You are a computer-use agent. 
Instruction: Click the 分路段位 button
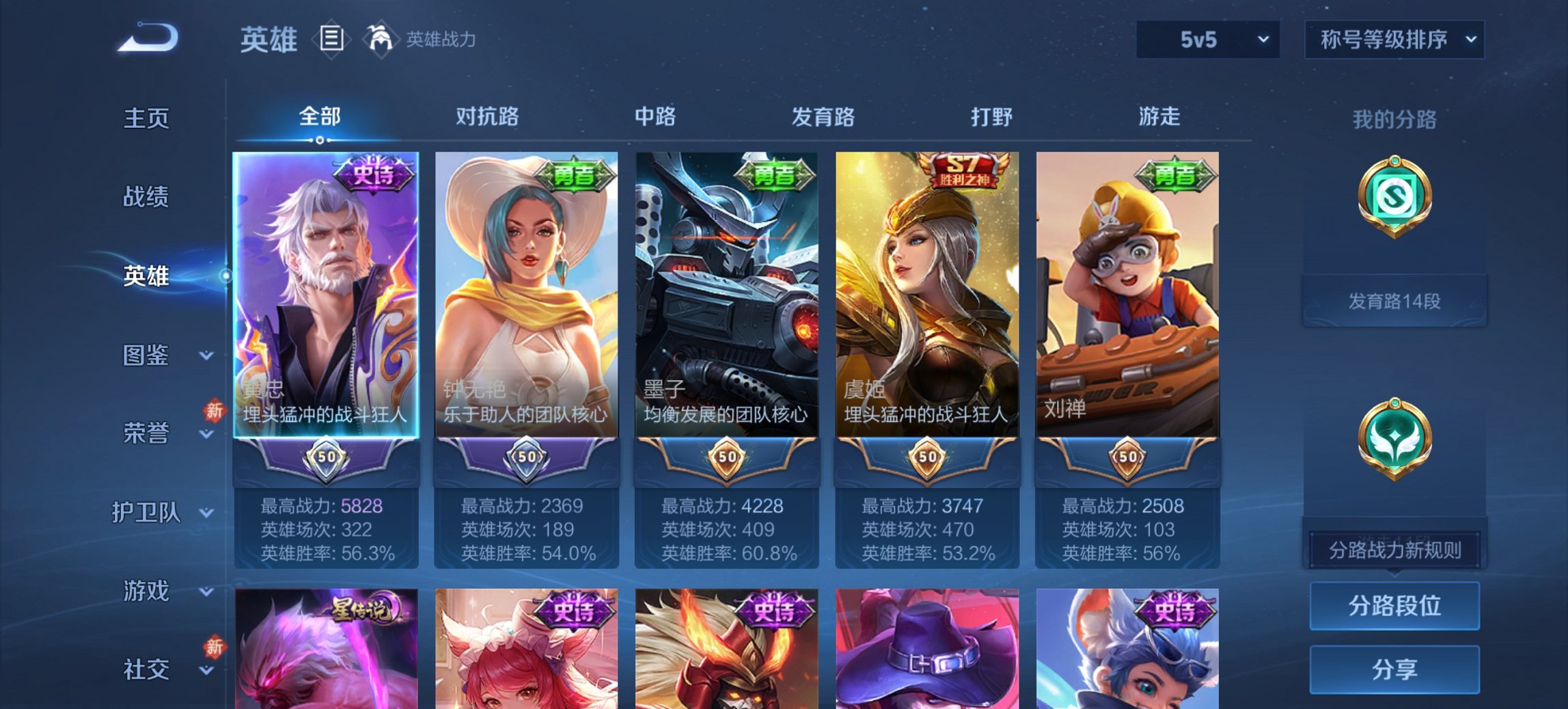point(1394,606)
